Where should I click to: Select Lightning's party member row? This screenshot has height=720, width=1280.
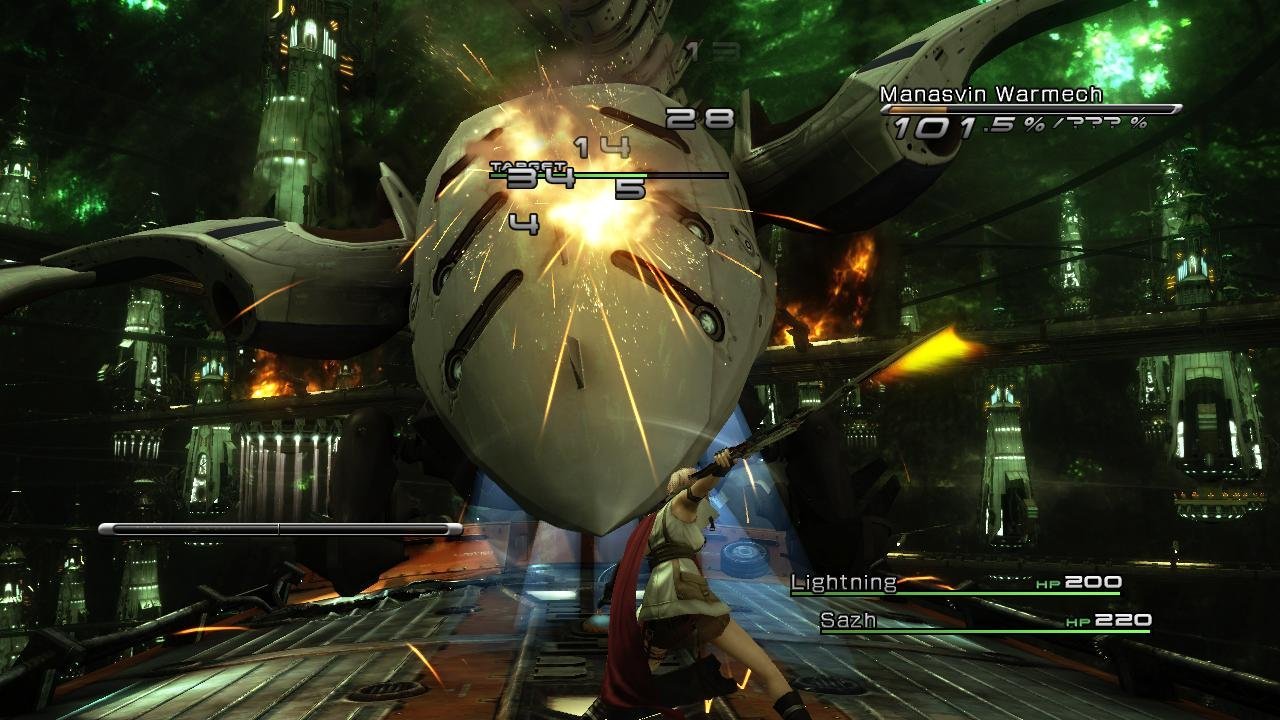(x=955, y=583)
